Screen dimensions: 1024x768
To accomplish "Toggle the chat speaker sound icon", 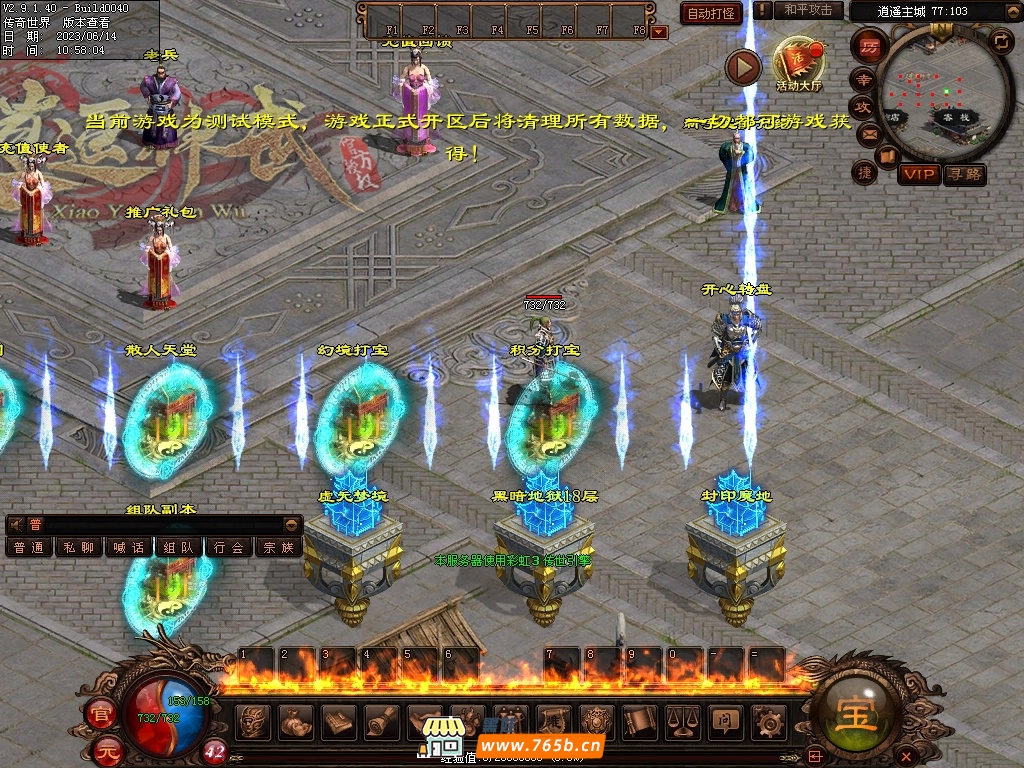I will coord(17,524).
